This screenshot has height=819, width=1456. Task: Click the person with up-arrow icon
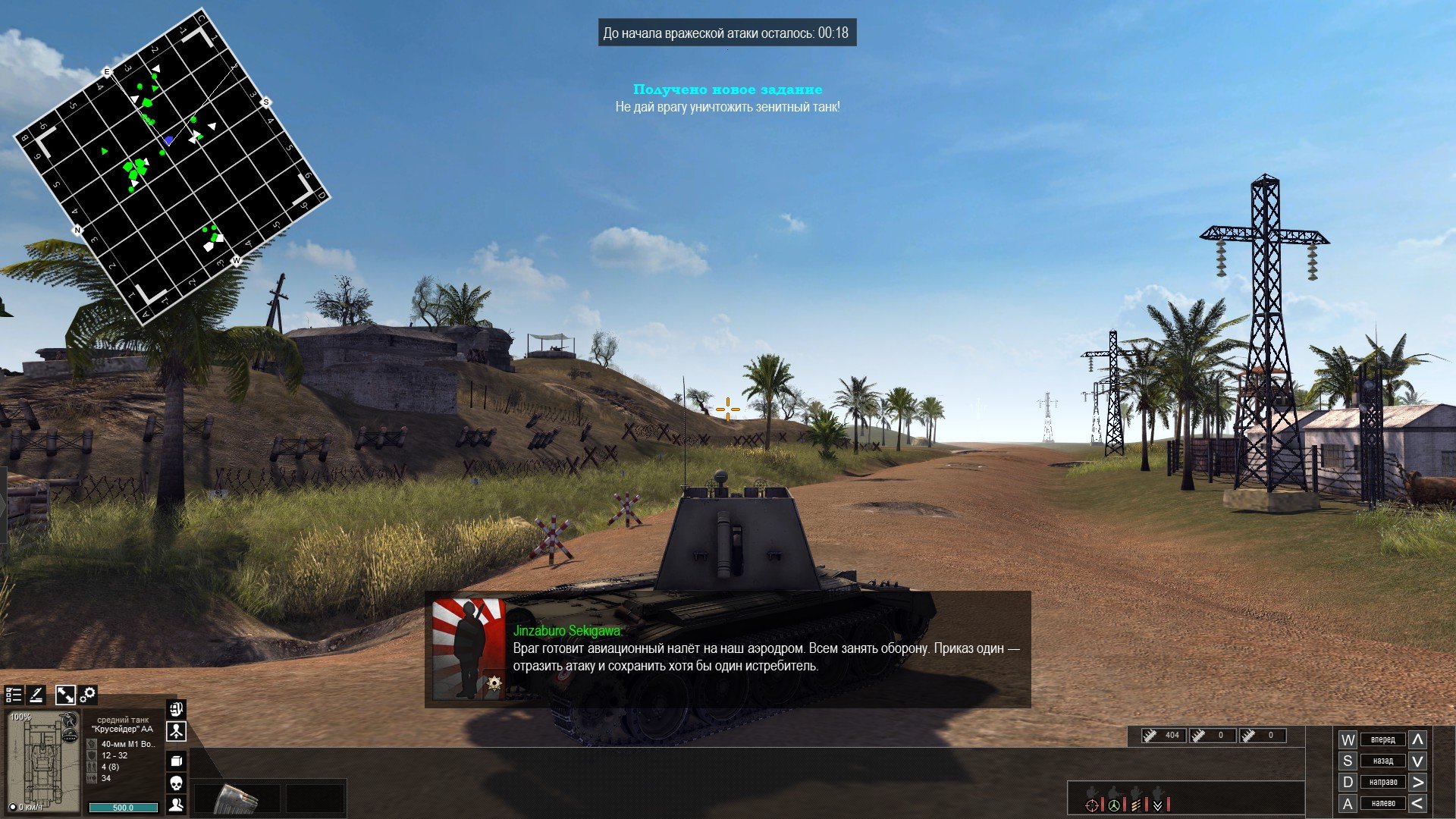tap(176, 732)
